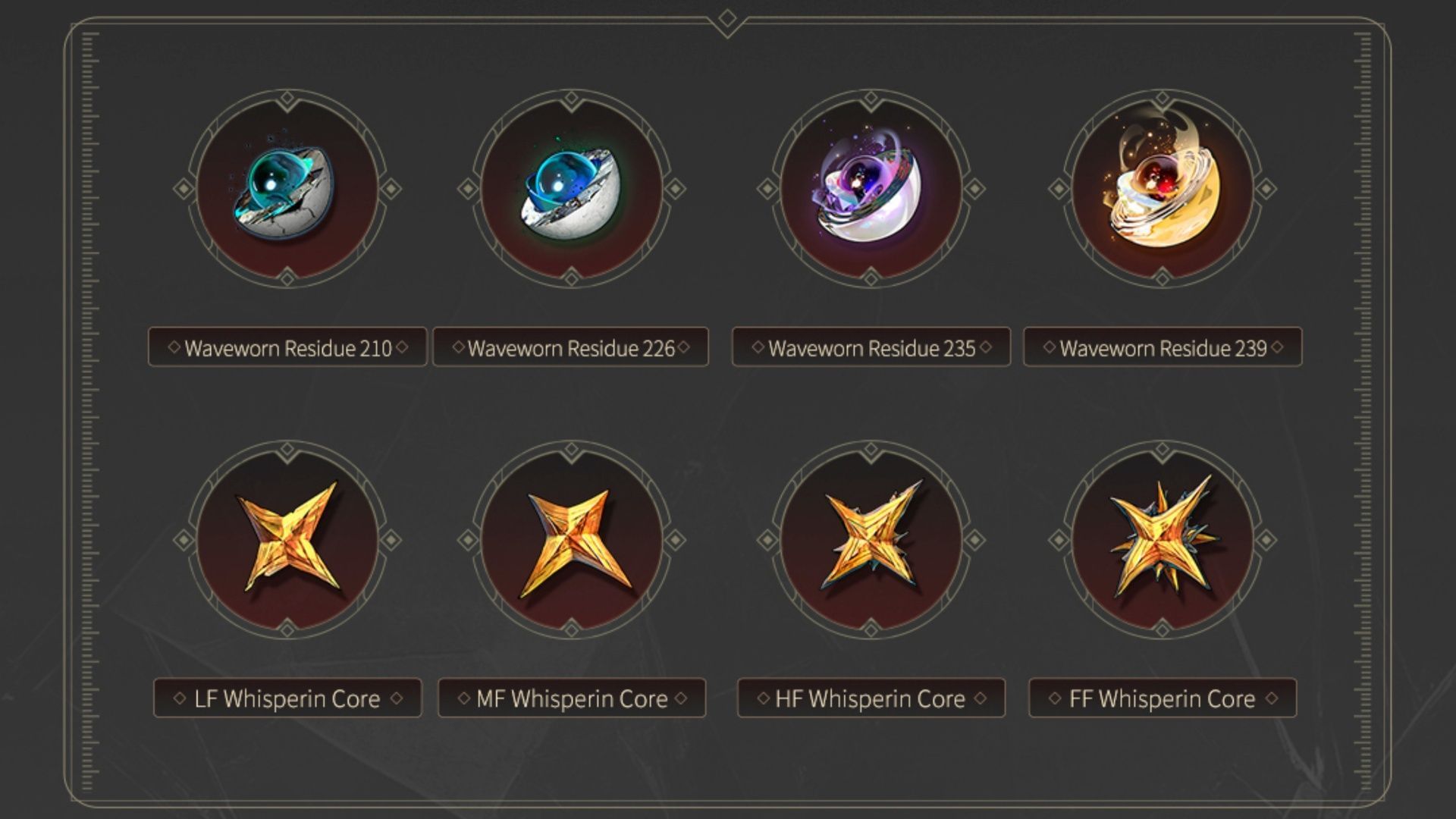Select the Waveworn Residue 239 label
The width and height of the screenshot is (1456, 819).
click(x=1163, y=347)
